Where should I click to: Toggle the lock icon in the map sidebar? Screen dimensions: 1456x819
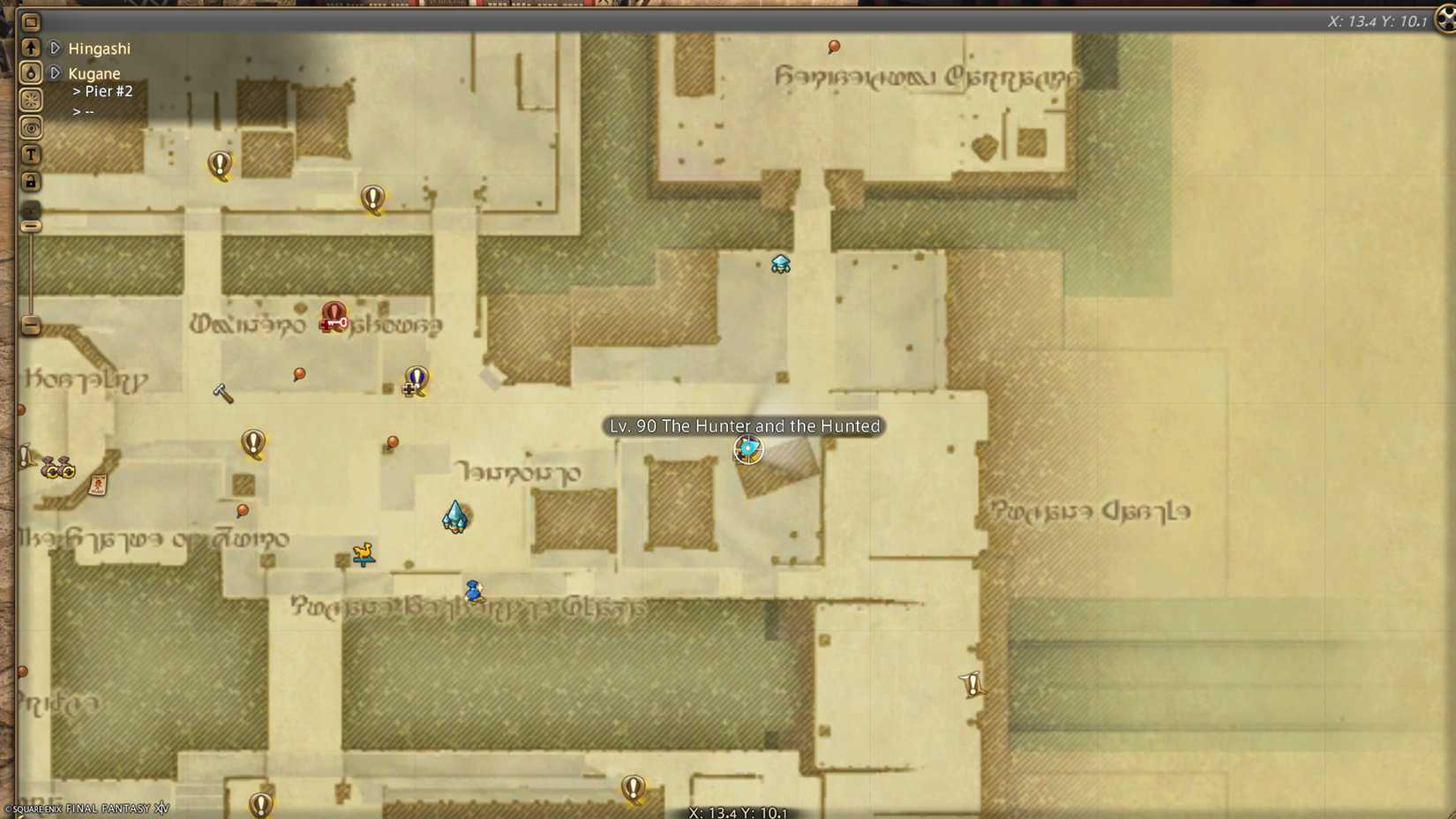(x=31, y=182)
